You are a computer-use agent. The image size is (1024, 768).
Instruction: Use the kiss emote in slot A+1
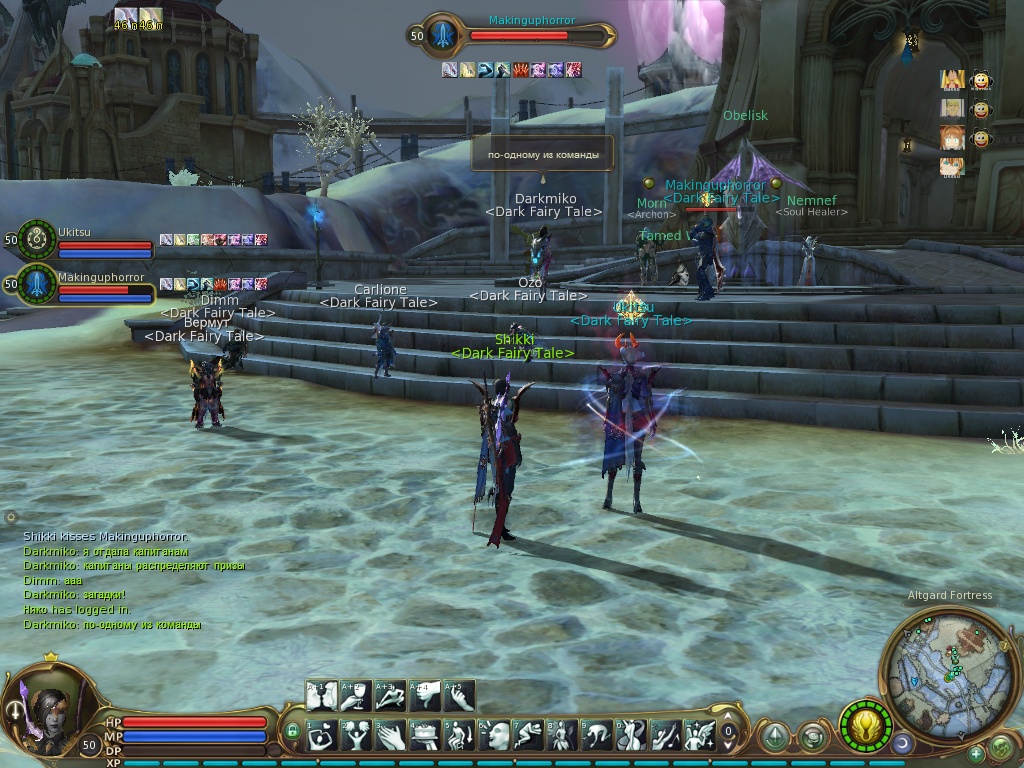[x=322, y=695]
